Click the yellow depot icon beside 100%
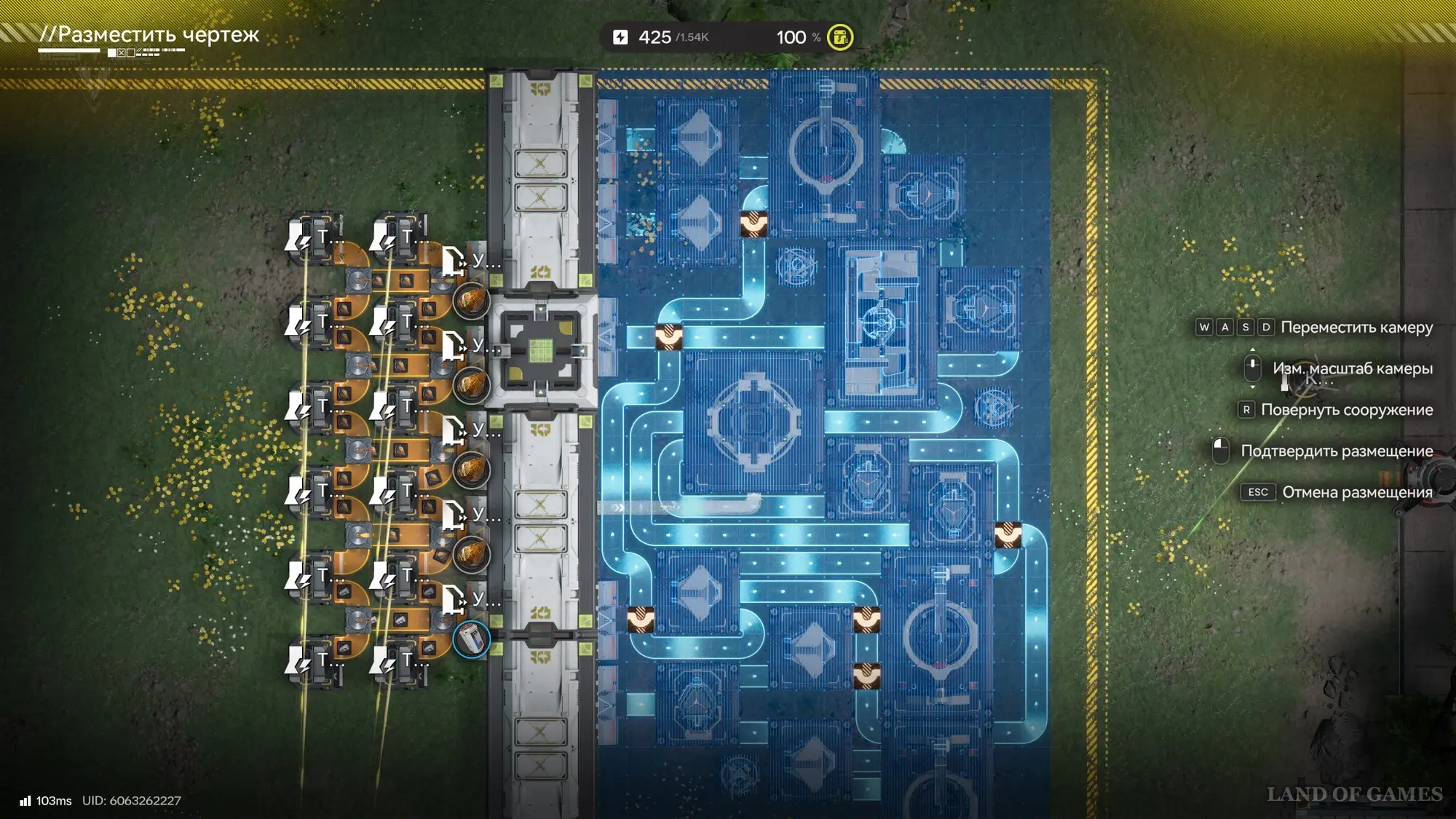The image size is (1456, 819). pyautogui.click(x=840, y=37)
